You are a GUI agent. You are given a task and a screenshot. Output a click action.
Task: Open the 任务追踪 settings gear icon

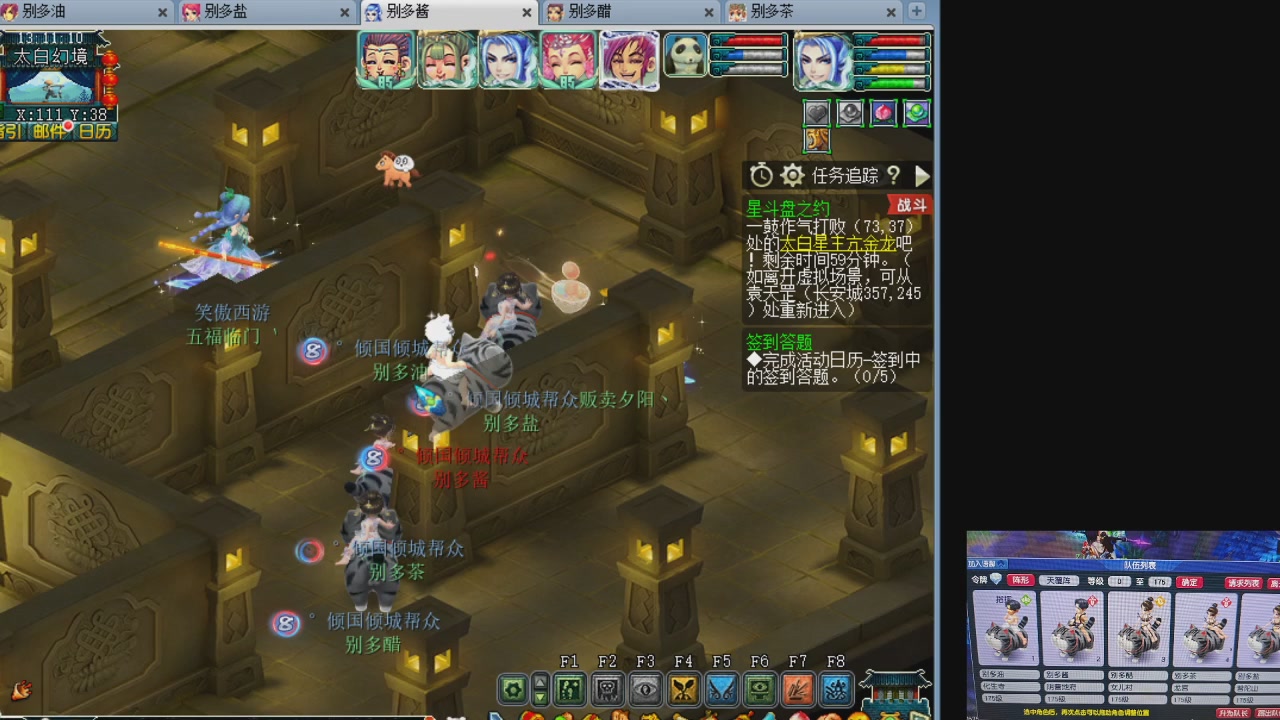(792, 174)
